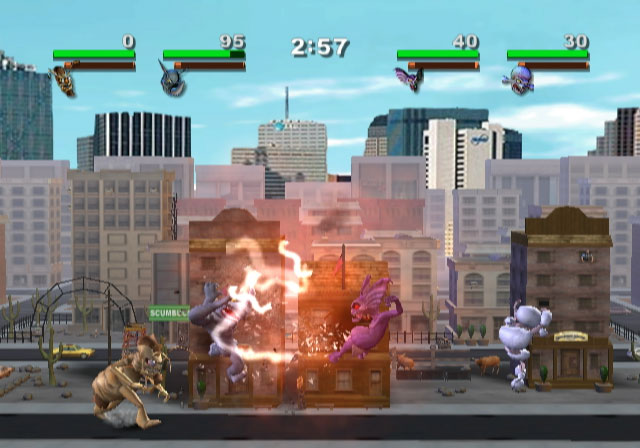Select the brown monster player portrait
Image resolution: width=640 pixels, height=448 pixels.
65,80
